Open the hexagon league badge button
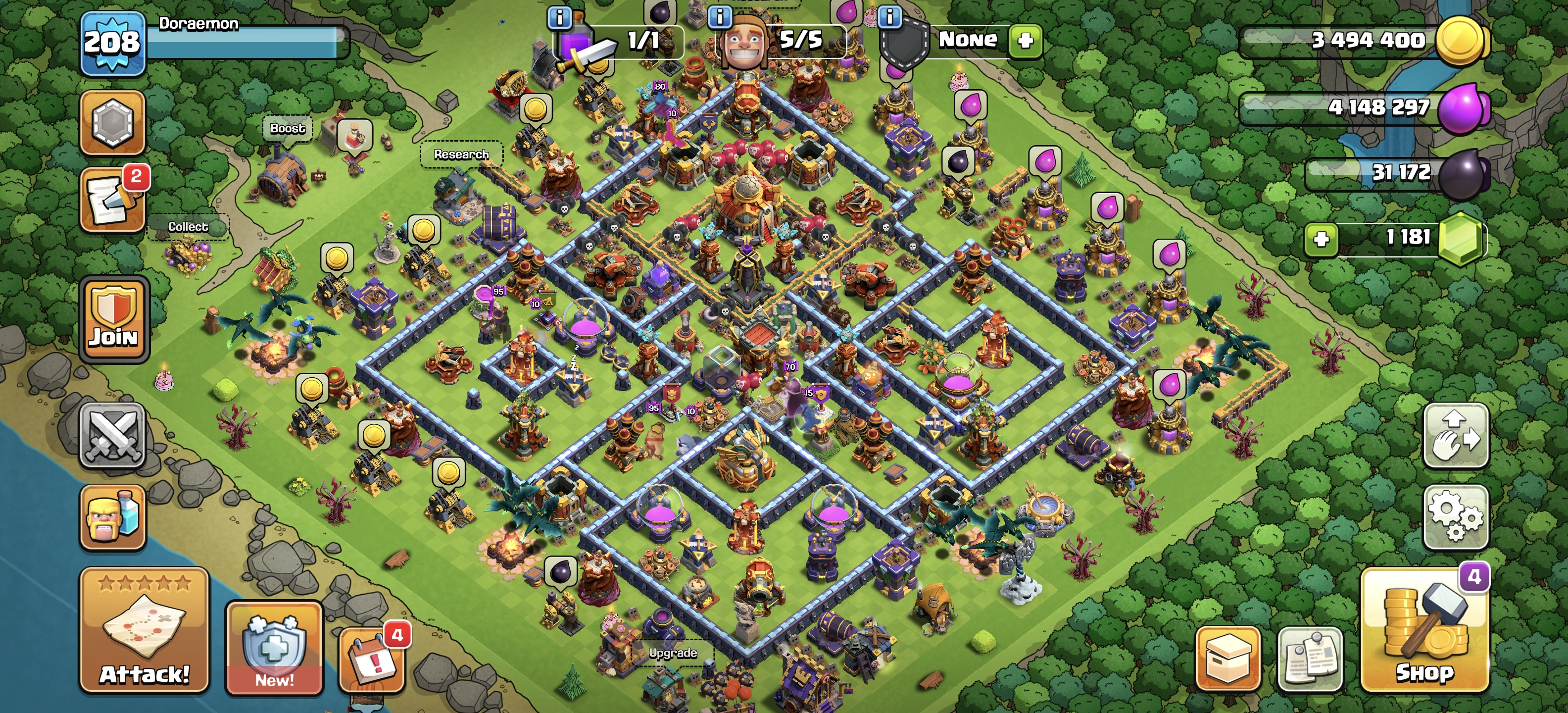The height and width of the screenshot is (713, 1568). pyautogui.click(x=113, y=122)
